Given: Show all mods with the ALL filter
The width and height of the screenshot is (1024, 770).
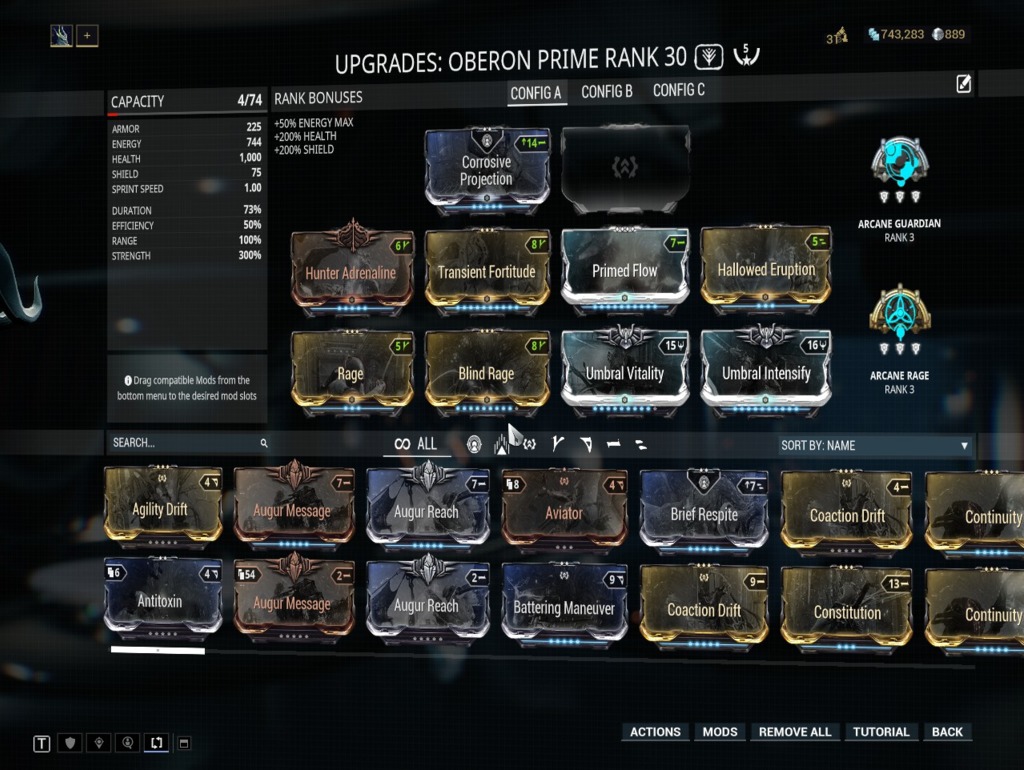Looking at the screenshot, I should pos(416,444).
